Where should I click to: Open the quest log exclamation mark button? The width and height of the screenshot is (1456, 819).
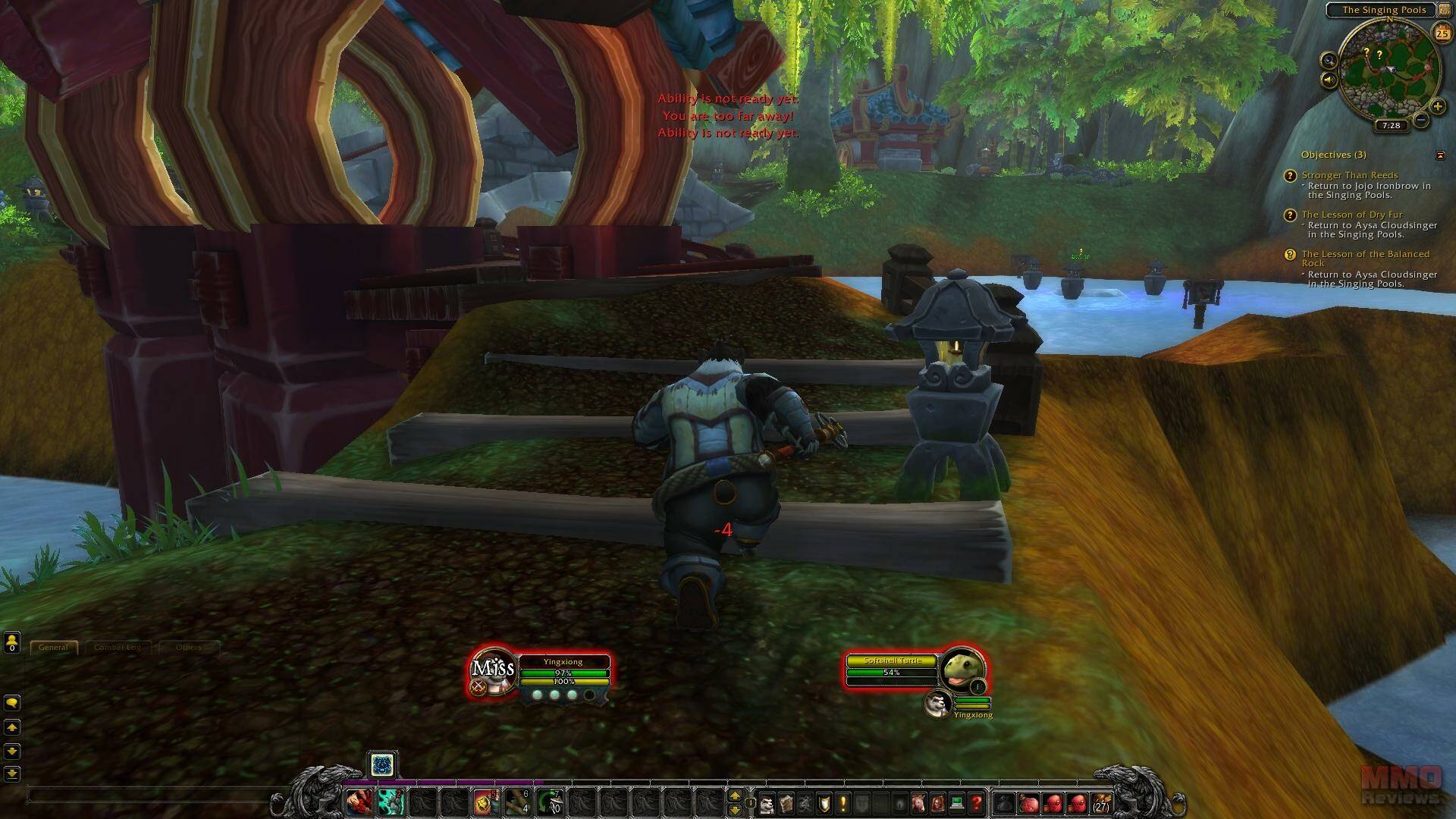point(843,803)
